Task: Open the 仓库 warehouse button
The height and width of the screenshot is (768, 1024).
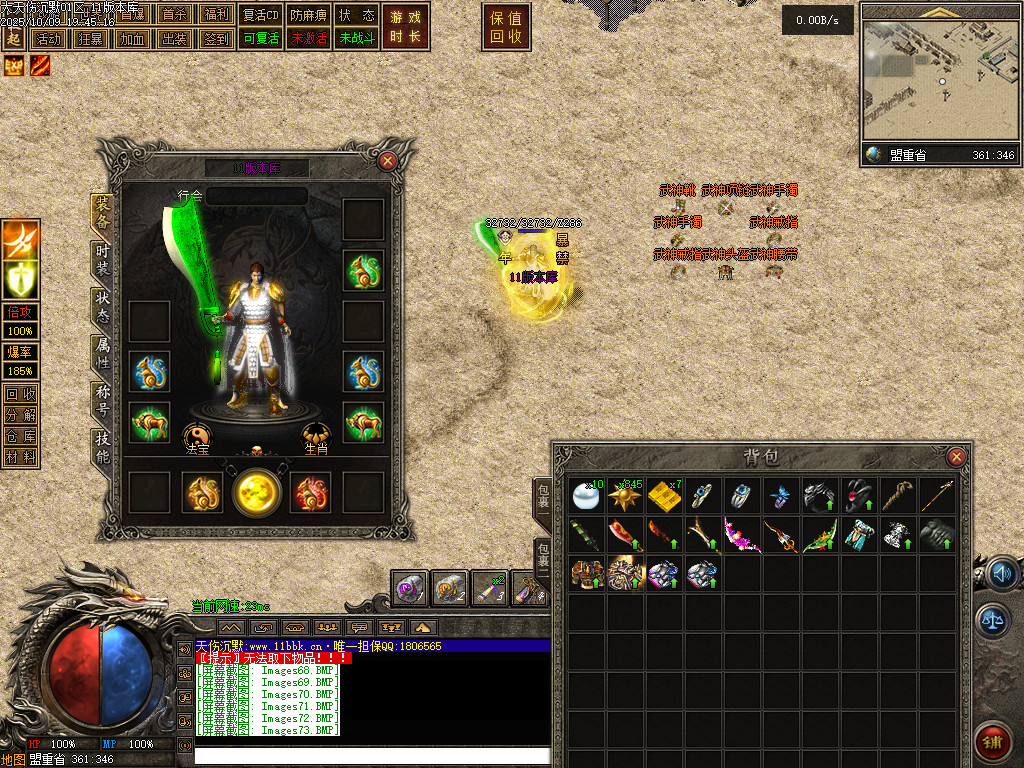Action: tap(20, 436)
